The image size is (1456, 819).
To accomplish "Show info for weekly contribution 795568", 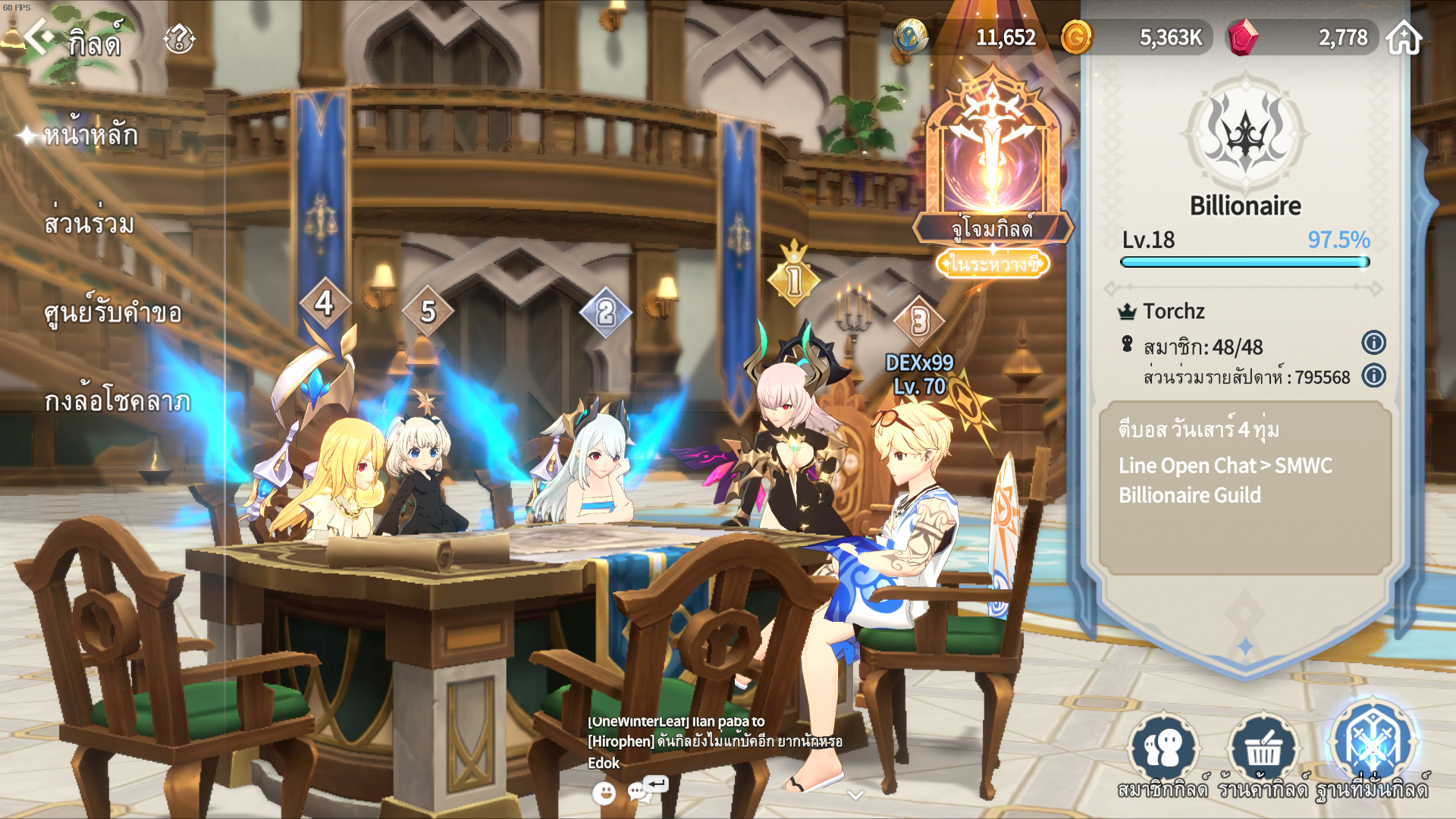I will [x=1373, y=375].
